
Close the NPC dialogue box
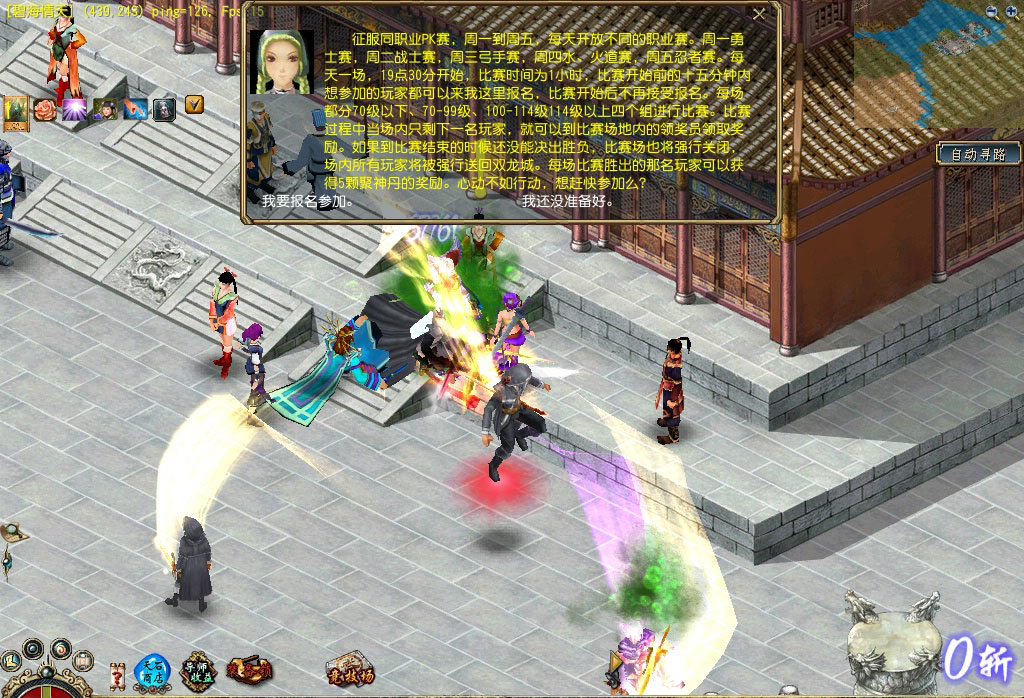click(759, 14)
